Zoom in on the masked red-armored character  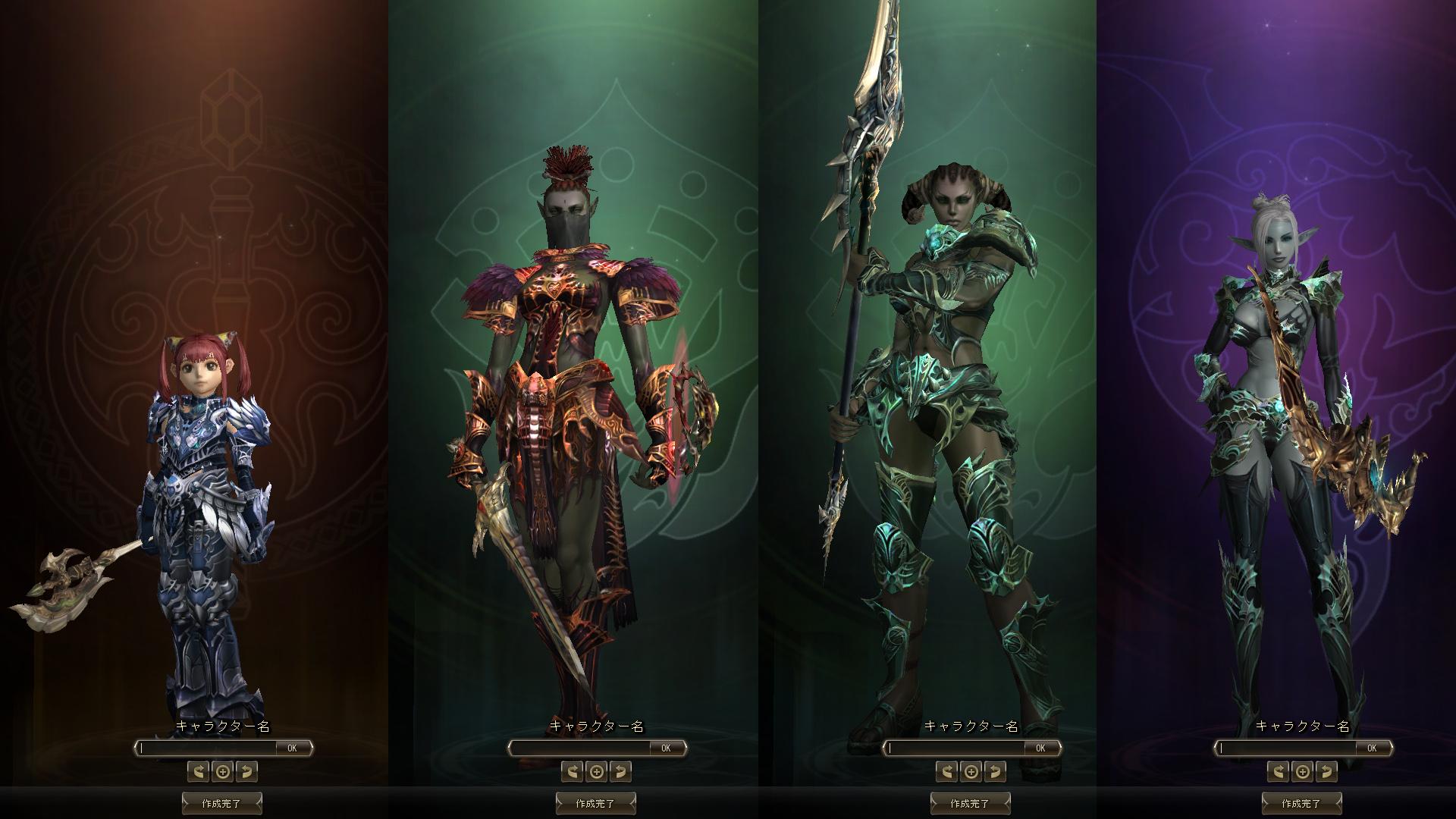click(x=597, y=772)
